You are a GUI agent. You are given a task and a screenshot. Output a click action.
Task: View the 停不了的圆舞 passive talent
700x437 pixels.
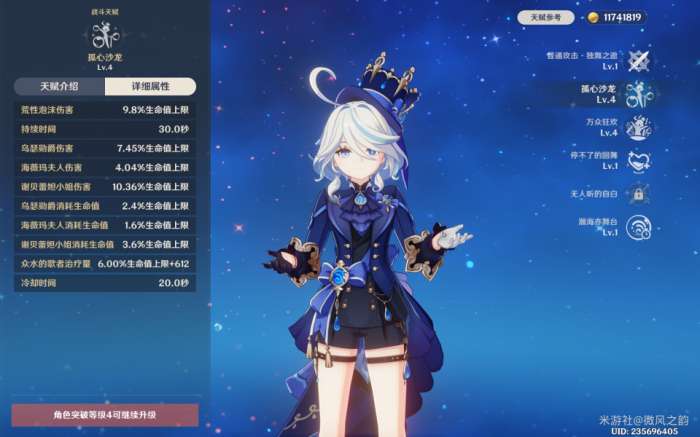[x=639, y=161]
